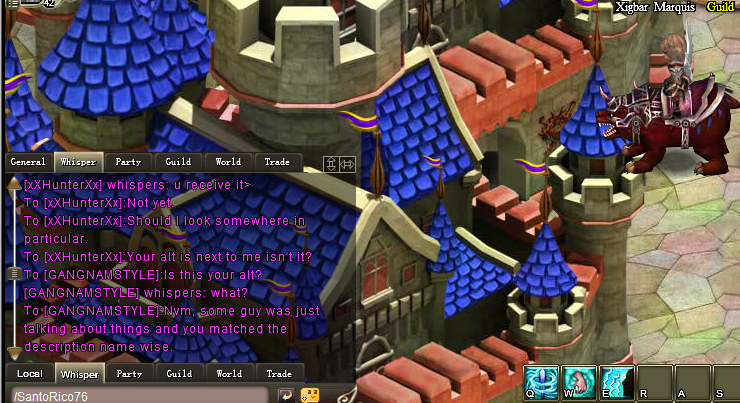Click the chat input field reading /SantoRico76

click(140, 396)
